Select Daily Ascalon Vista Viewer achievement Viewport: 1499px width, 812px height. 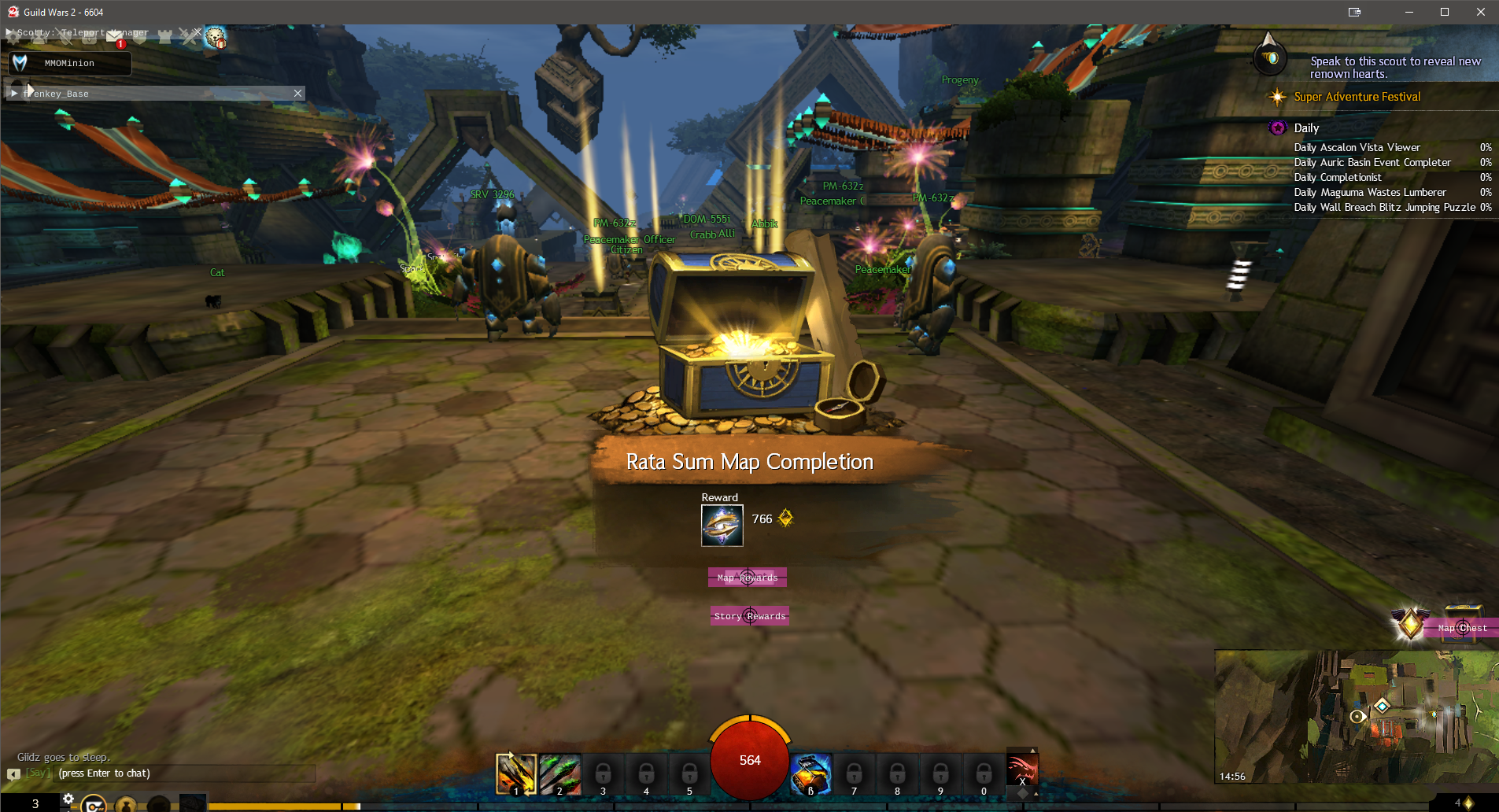[1357, 147]
